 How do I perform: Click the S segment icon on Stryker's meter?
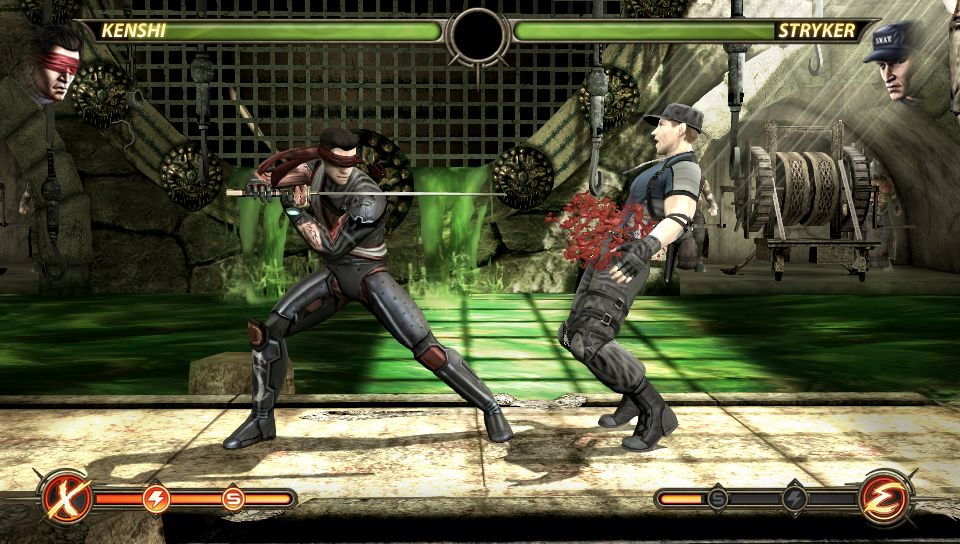coord(718,498)
